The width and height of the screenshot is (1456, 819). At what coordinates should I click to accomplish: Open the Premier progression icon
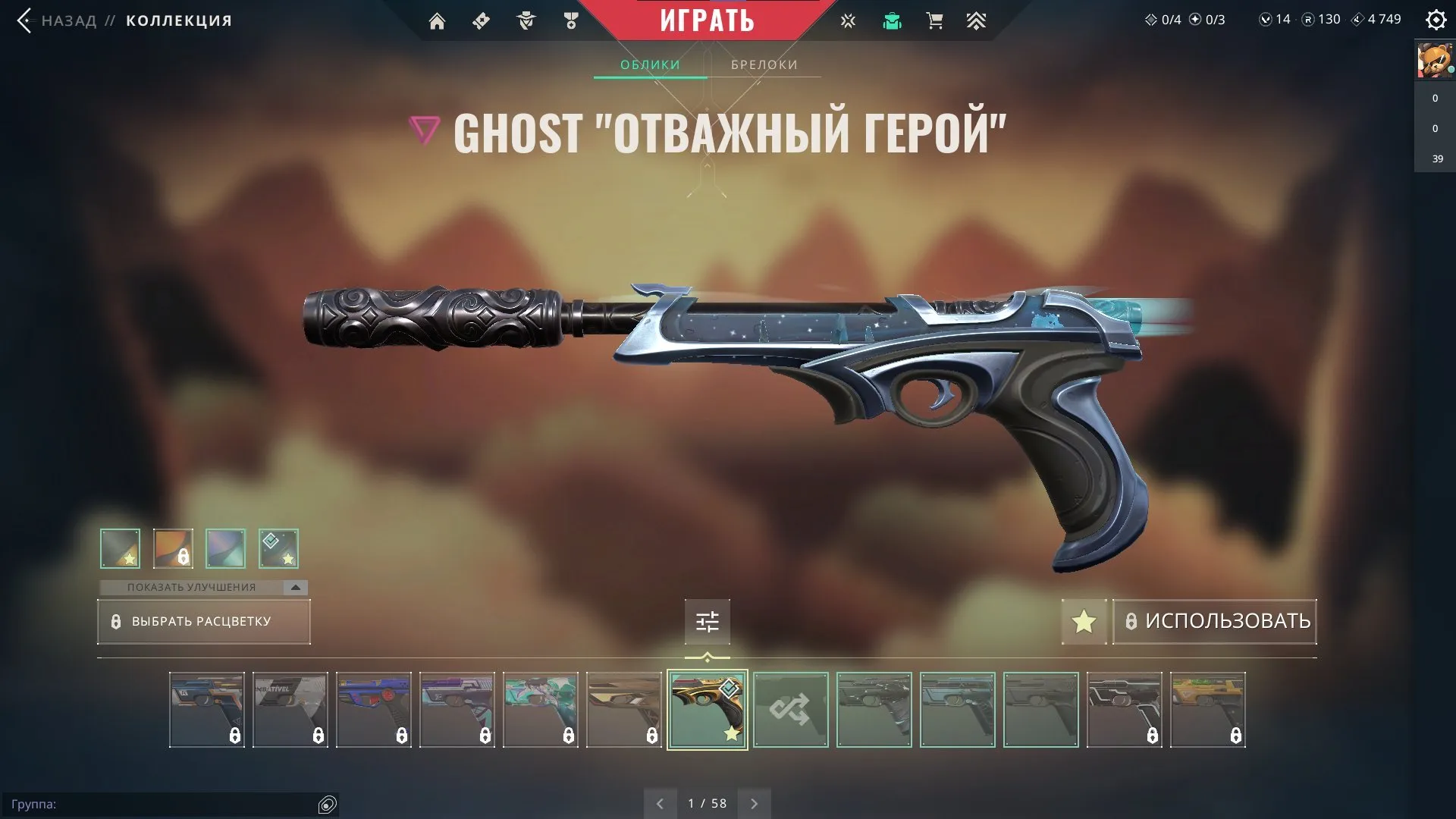click(977, 20)
